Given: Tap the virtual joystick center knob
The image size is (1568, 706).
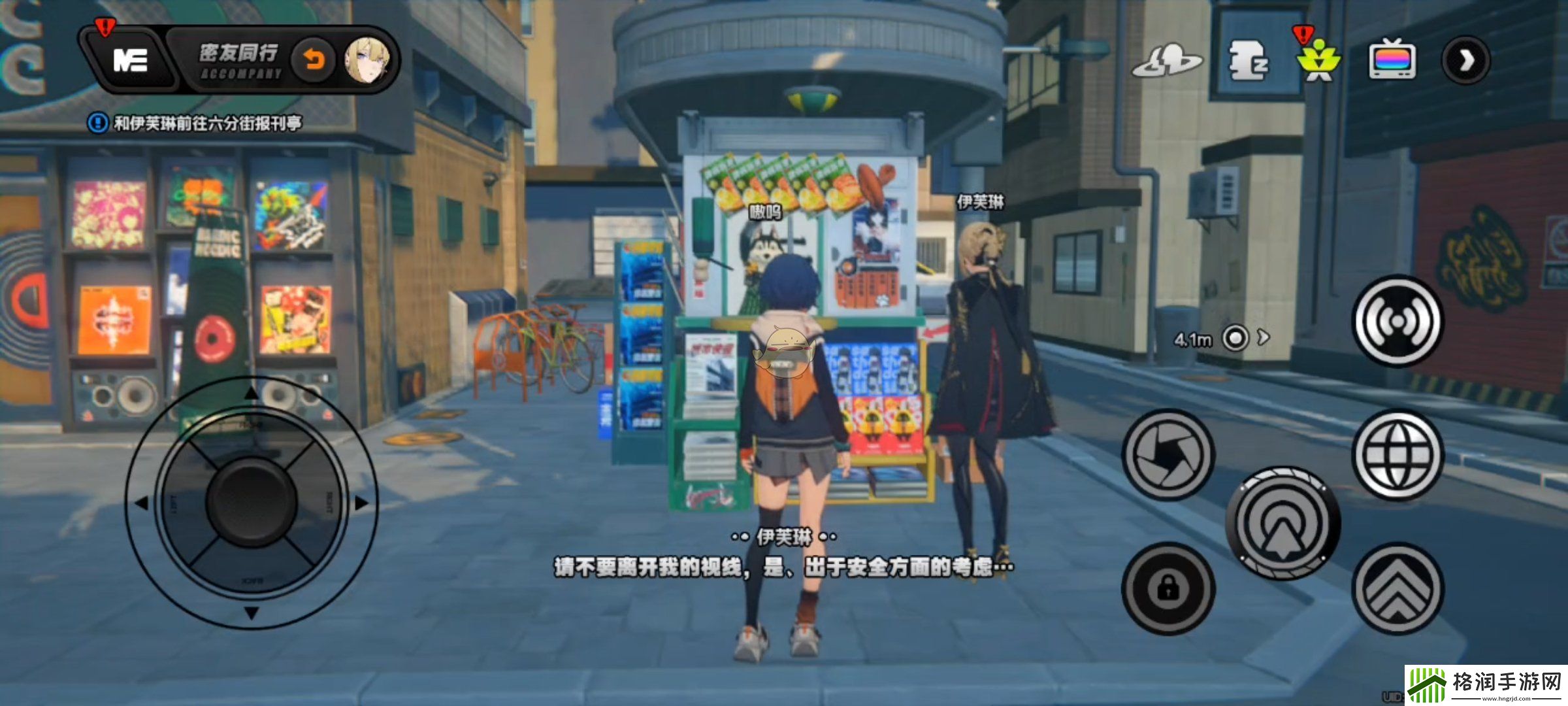Looking at the screenshot, I should [x=252, y=503].
